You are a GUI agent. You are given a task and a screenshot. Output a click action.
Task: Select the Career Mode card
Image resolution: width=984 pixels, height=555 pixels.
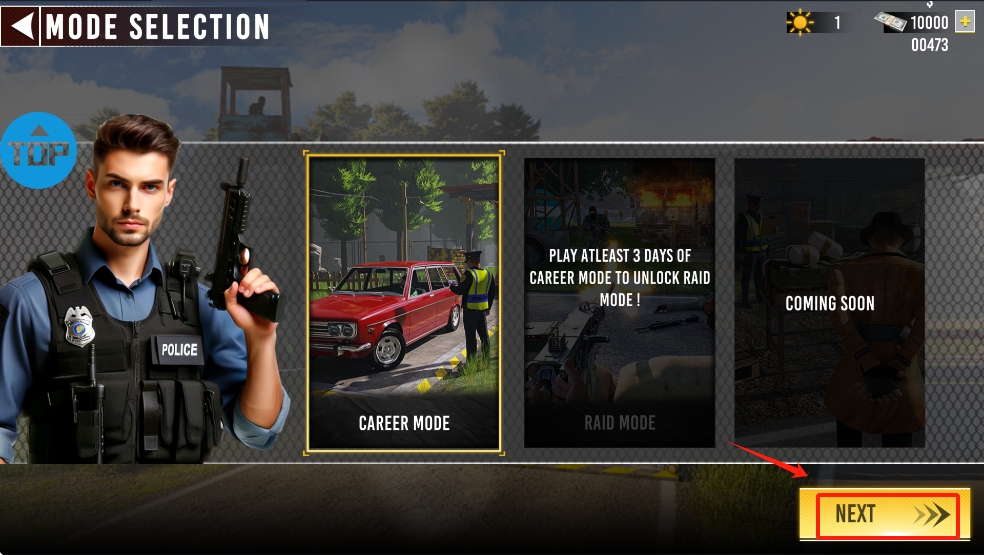pos(404,302)
